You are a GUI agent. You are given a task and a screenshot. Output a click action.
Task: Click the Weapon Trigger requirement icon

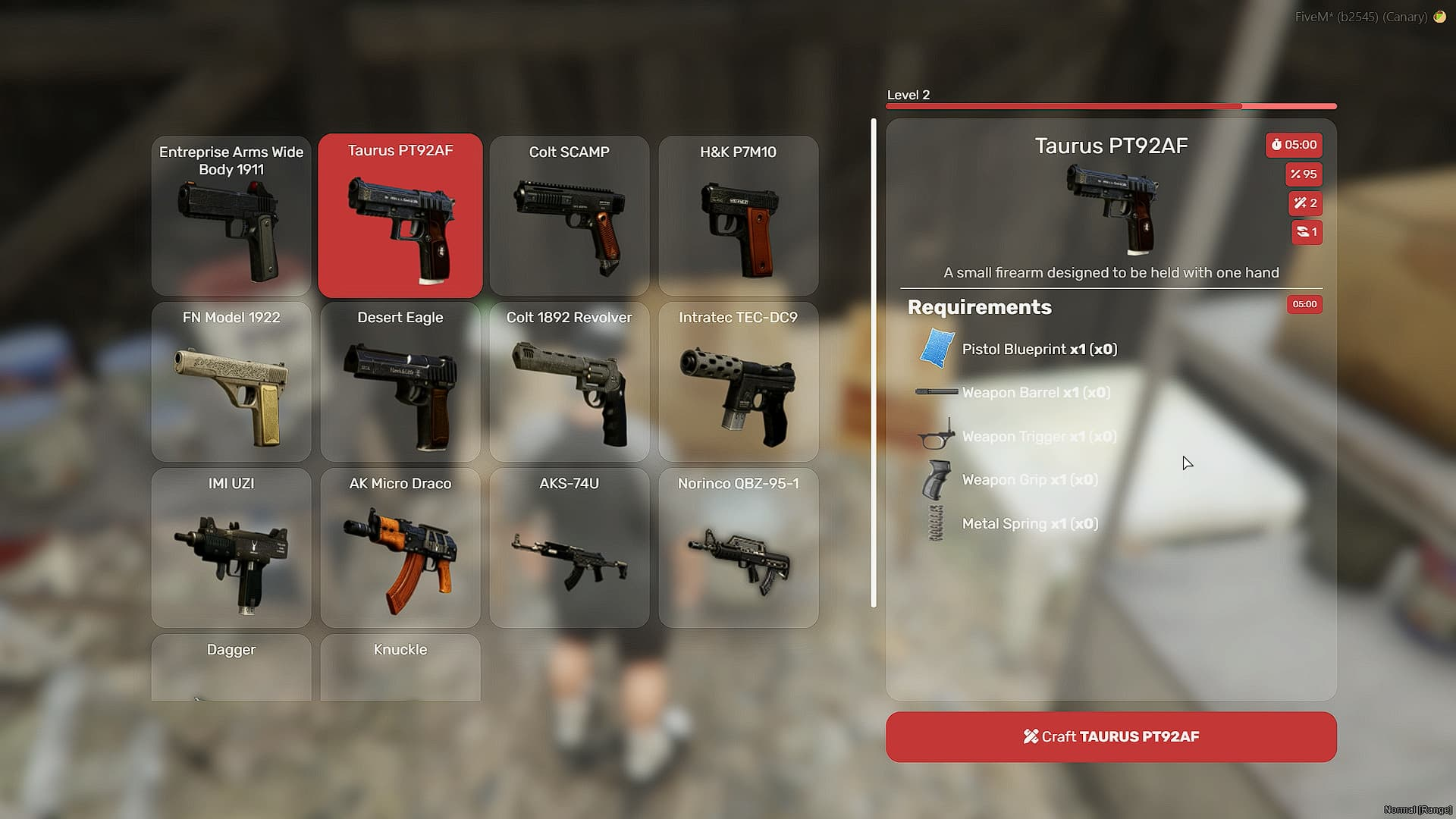pos(934,437)
